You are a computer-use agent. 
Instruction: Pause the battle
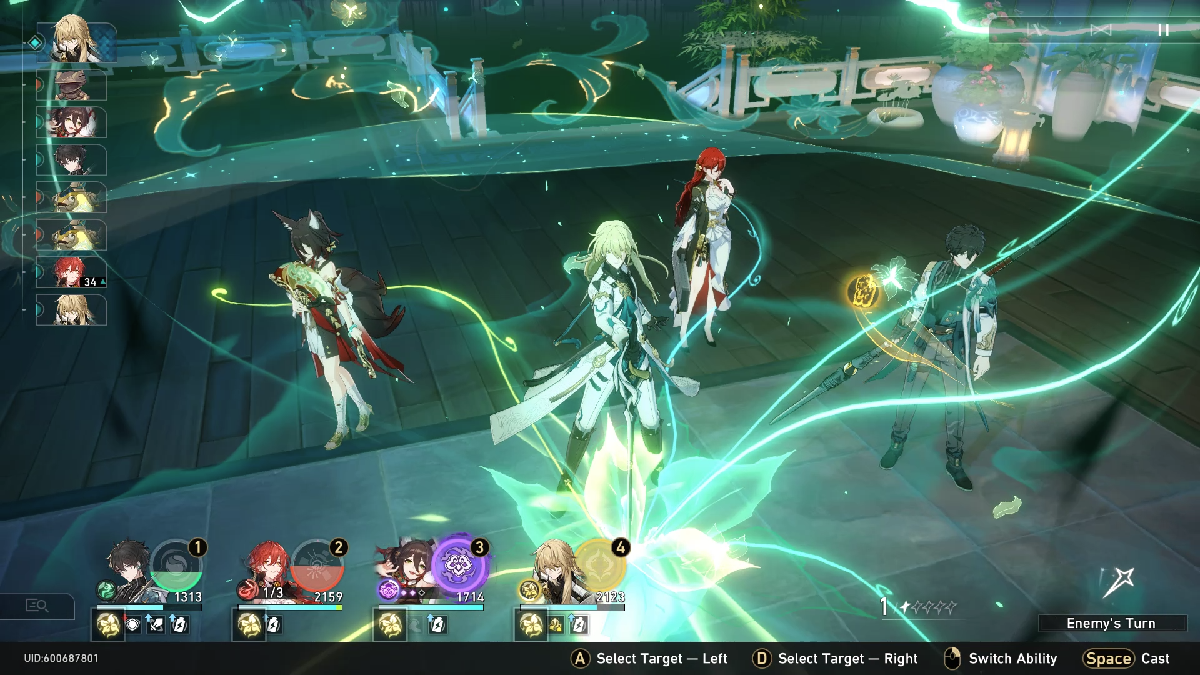pos(1163,30)
